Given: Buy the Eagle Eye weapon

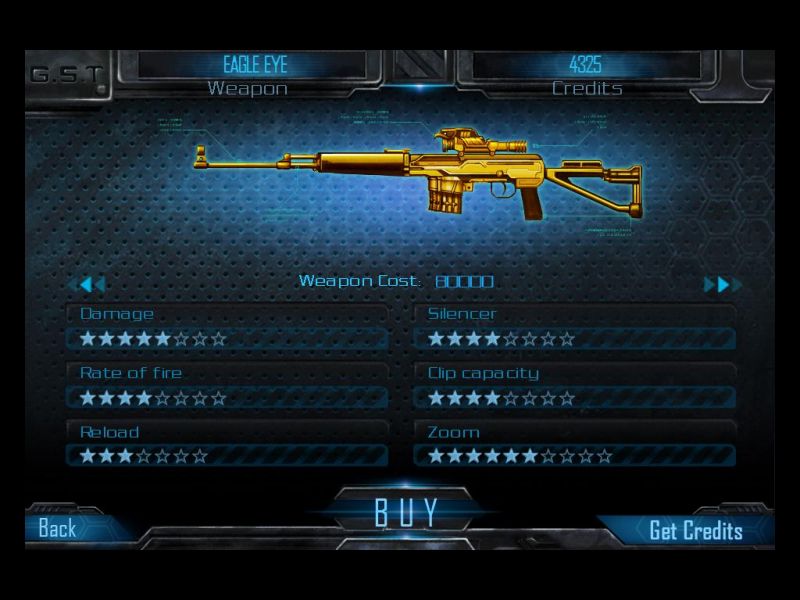Looking at the screenshot, I should (x=406, y=512).
